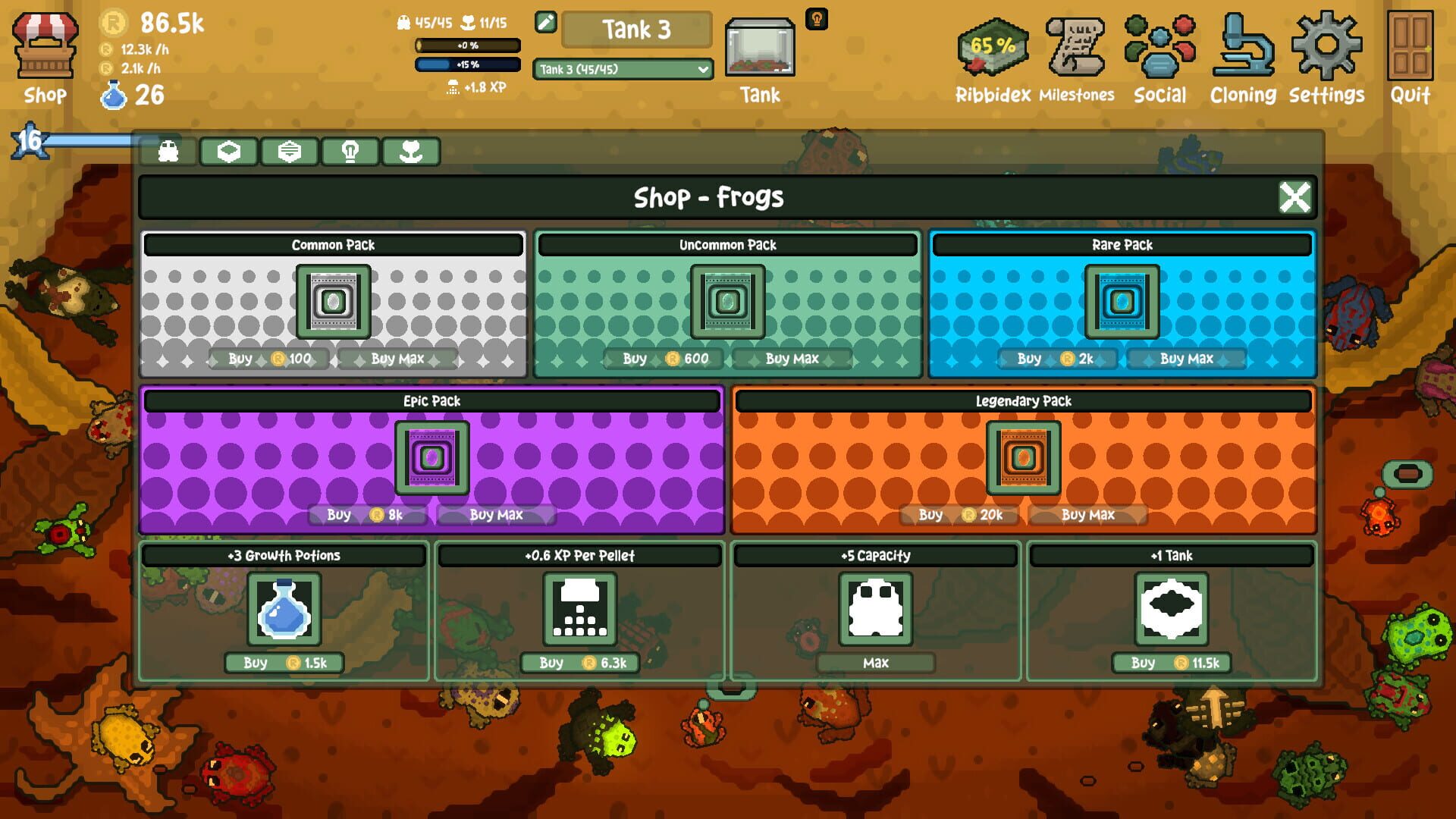Switch to the food pellet shop tab

pyautogui.click(x=289, y=151)
